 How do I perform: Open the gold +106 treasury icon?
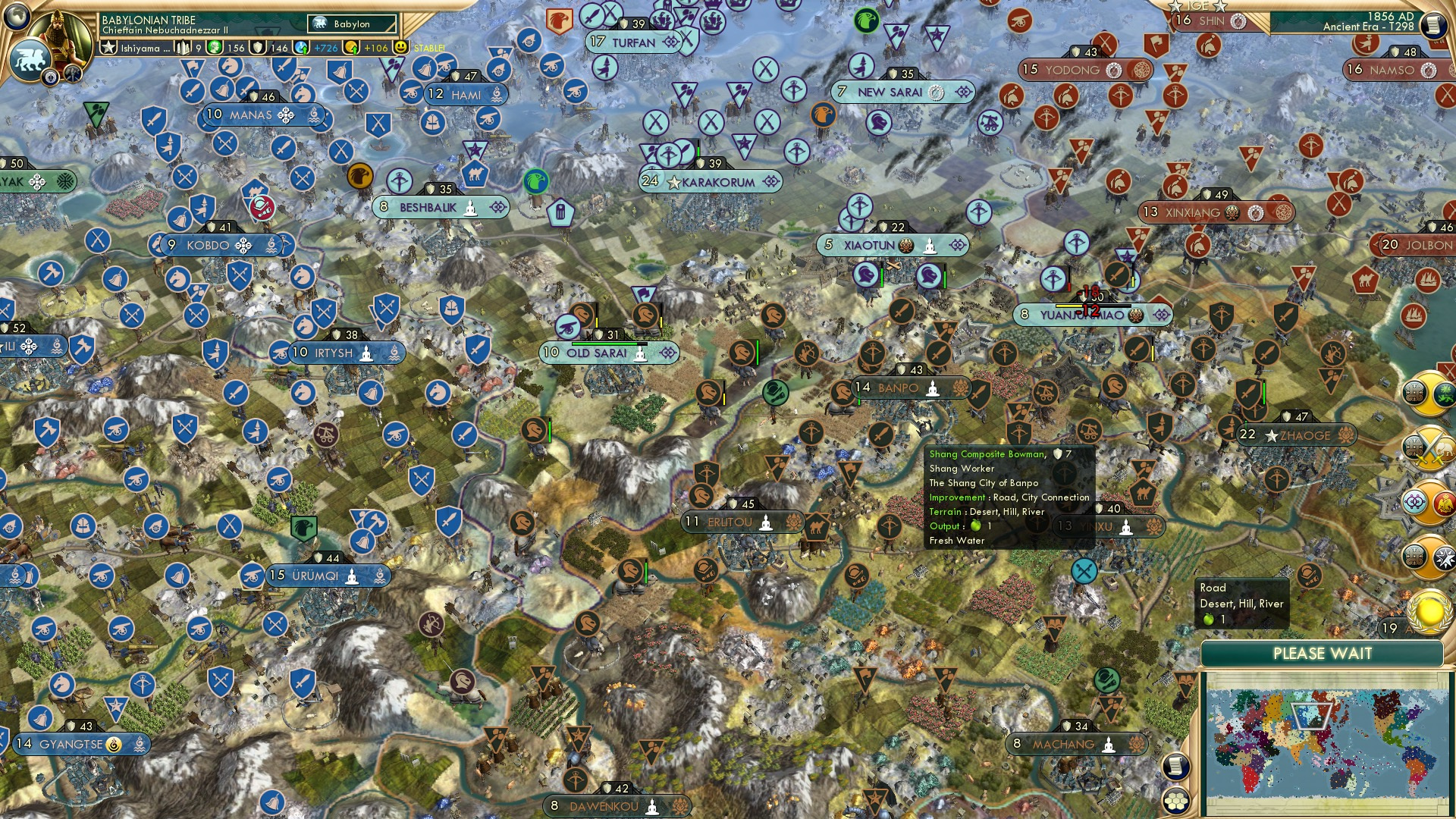pos(351,48)
